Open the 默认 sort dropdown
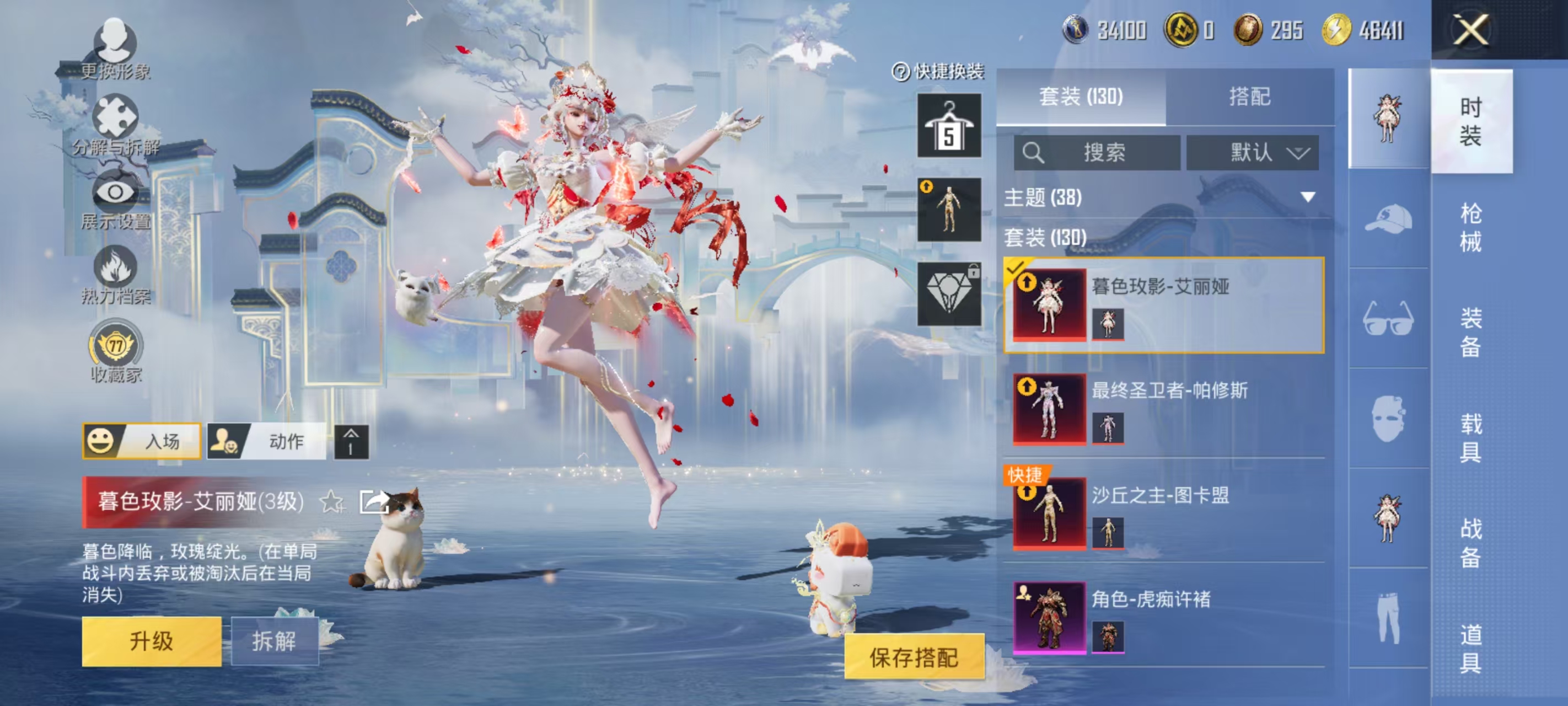Image resolution: width=1568 pixels, height=706 pixels. [1252, 153]
